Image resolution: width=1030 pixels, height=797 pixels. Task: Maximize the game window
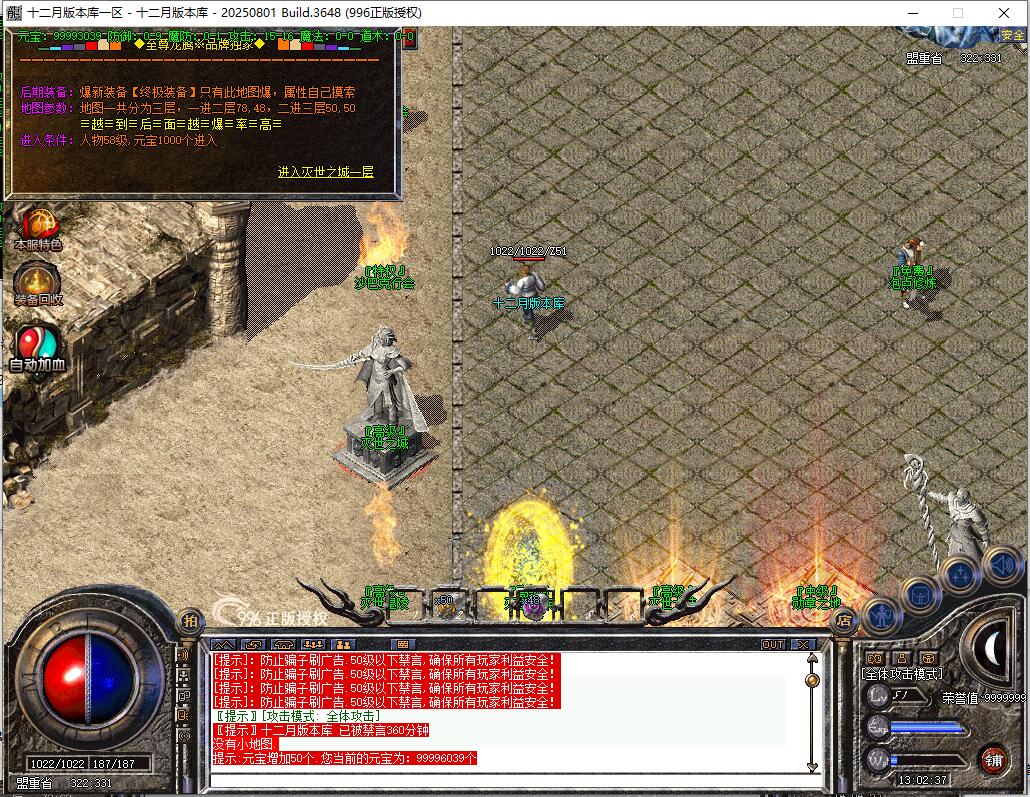point(957,13)
